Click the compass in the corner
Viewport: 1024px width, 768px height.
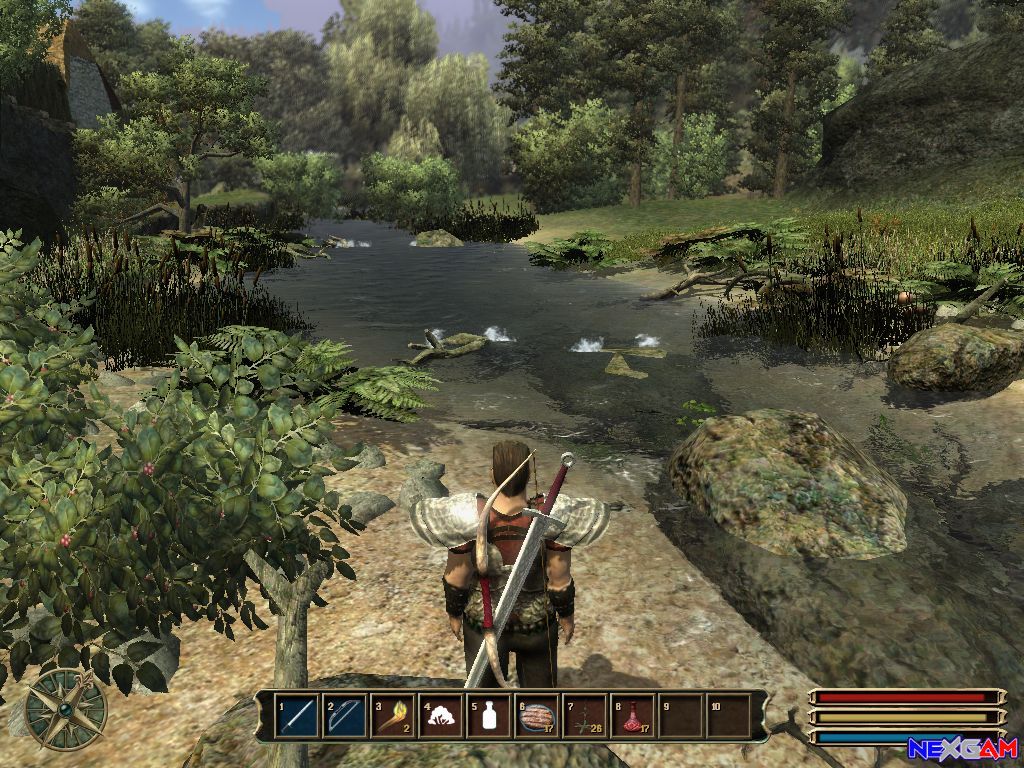click(x=66, y=709)
